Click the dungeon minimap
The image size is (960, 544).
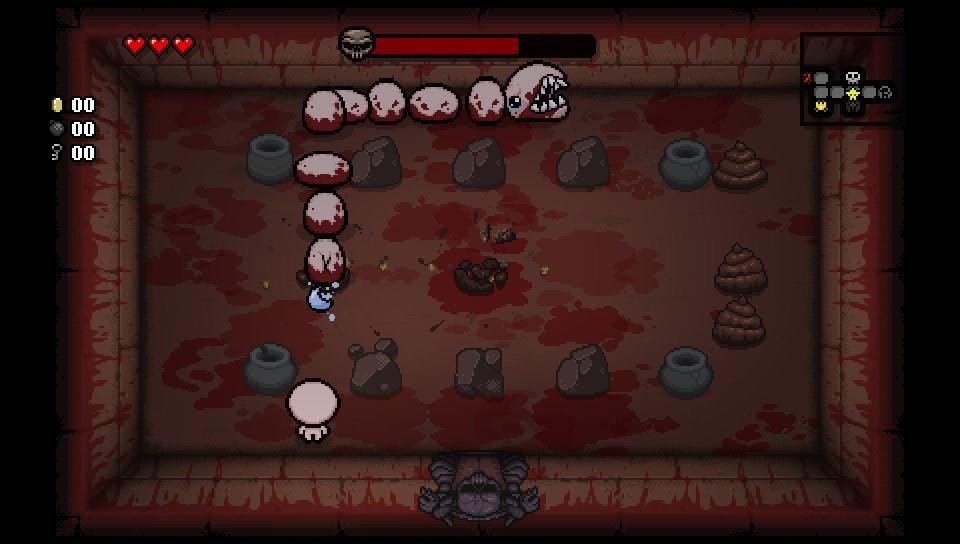[850, 80]
